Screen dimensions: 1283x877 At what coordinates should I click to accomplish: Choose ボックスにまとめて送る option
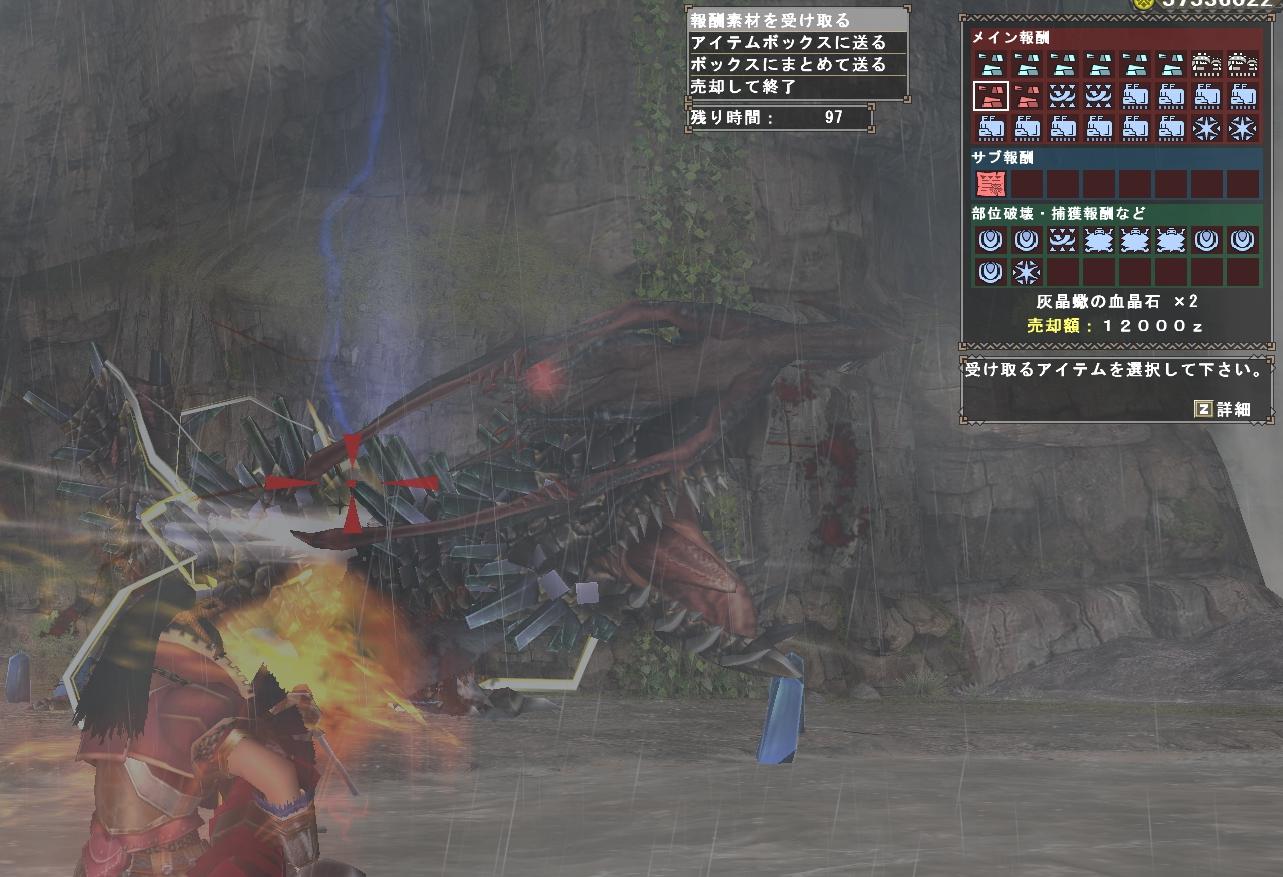pyautogui.click(x=788, y=64)
